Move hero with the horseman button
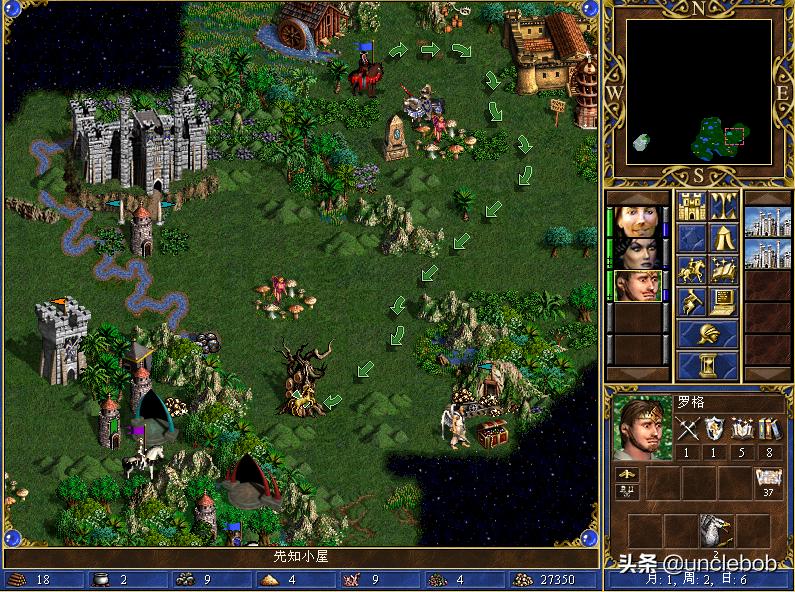The height and width of the screenshot is (592, 795). 692,270
